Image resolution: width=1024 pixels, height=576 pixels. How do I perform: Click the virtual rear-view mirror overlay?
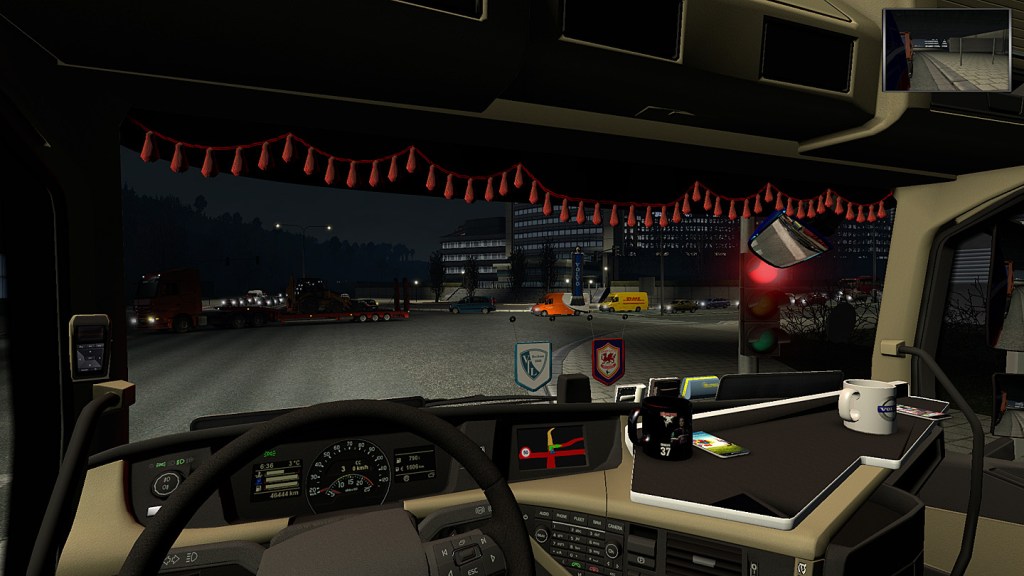tap(946, 50)
